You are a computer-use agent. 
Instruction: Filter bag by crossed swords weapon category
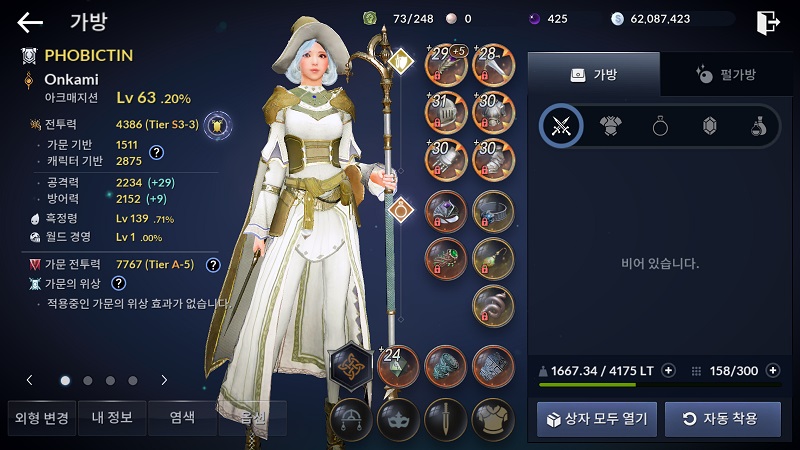tap(561, 126)
